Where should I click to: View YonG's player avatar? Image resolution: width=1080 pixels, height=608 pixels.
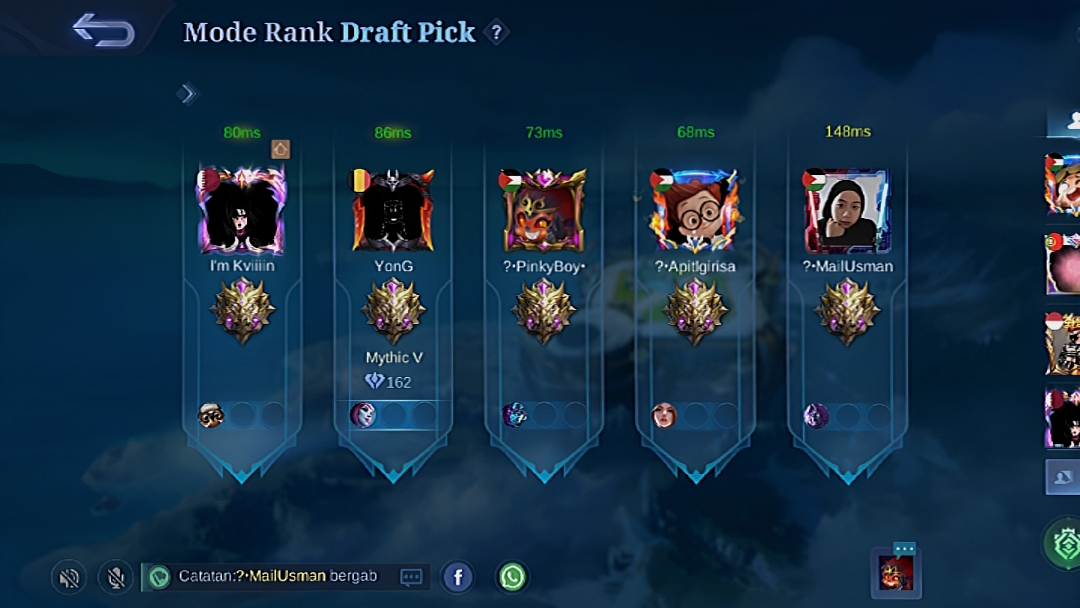[393, 211]
